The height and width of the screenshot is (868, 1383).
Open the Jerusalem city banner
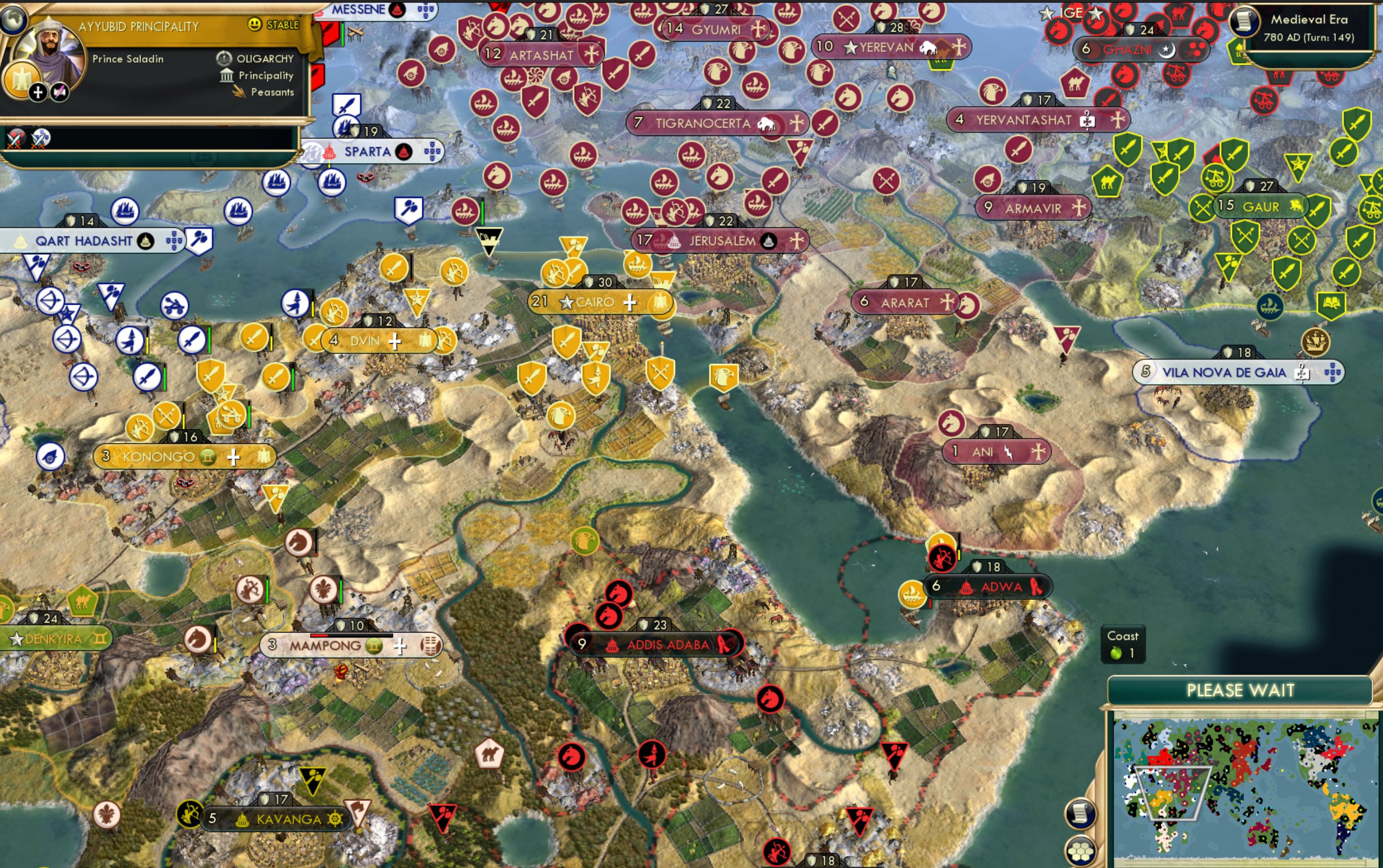721,241
